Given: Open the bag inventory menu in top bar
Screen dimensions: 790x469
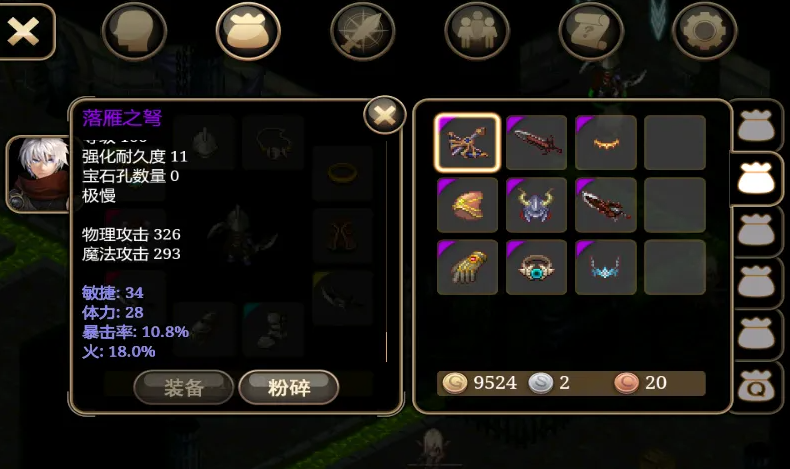Looking at the screenshot, I should 248,31.
